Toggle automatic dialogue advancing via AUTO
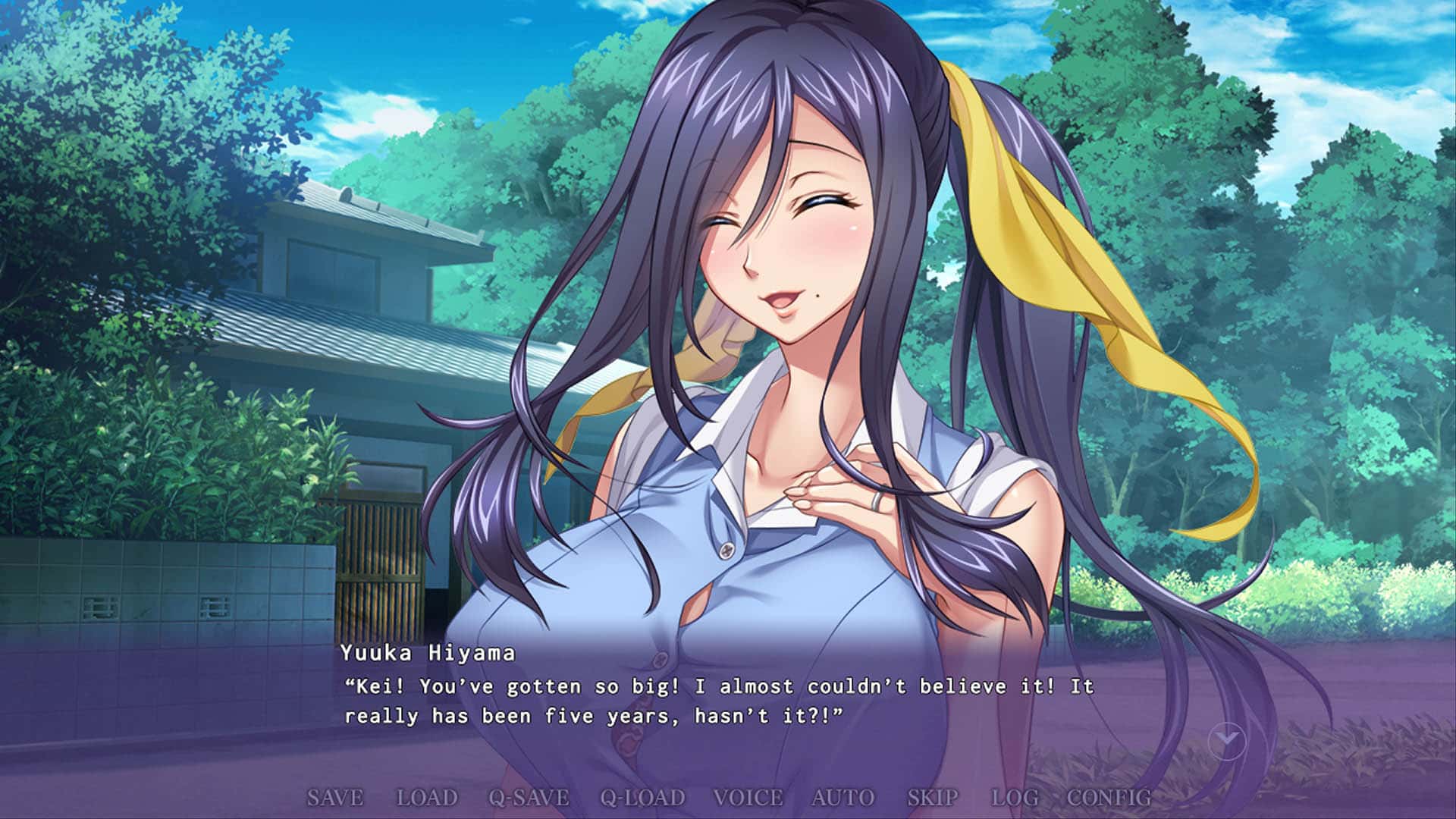The image size is (1456, 819). click(842, 798)
